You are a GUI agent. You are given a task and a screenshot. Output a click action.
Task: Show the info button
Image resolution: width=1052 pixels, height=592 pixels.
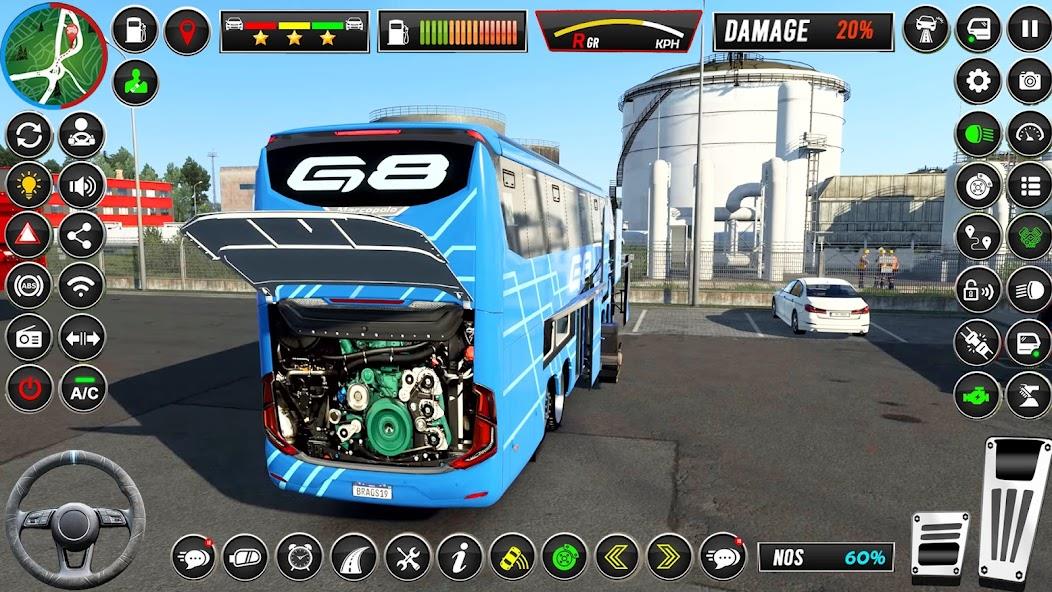[460, 557]
